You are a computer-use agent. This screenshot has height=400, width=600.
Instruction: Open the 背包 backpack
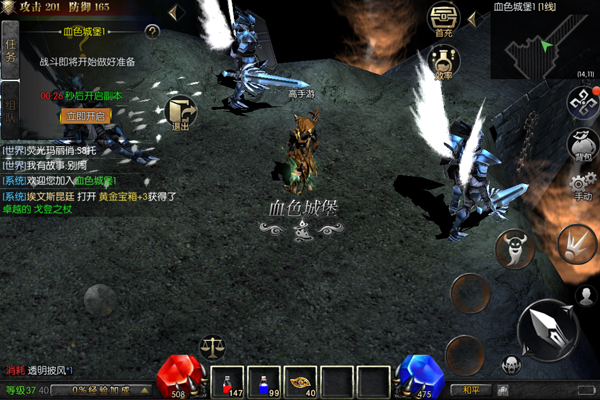[580, 143]
